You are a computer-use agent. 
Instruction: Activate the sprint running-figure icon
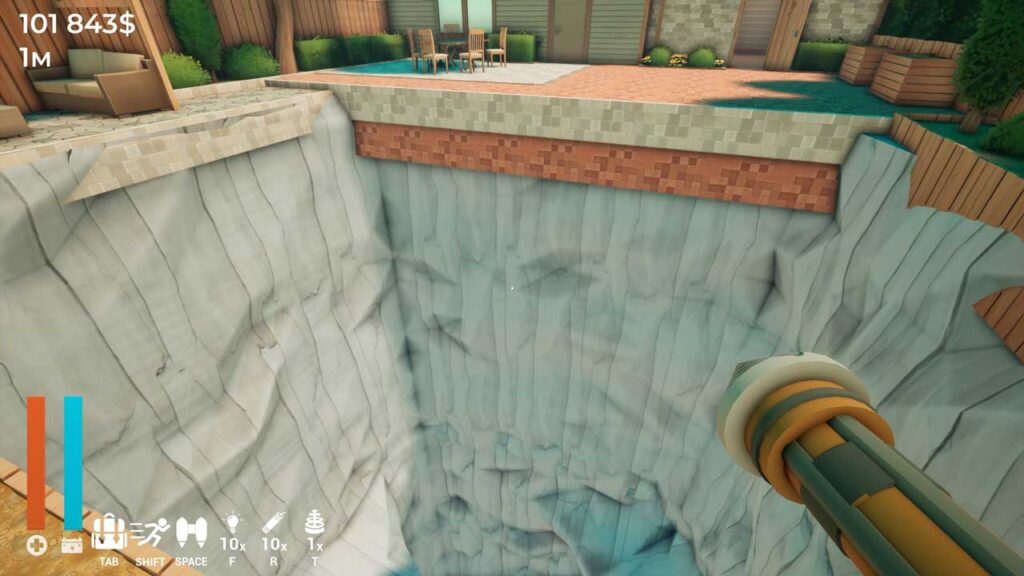click(149, 531)
